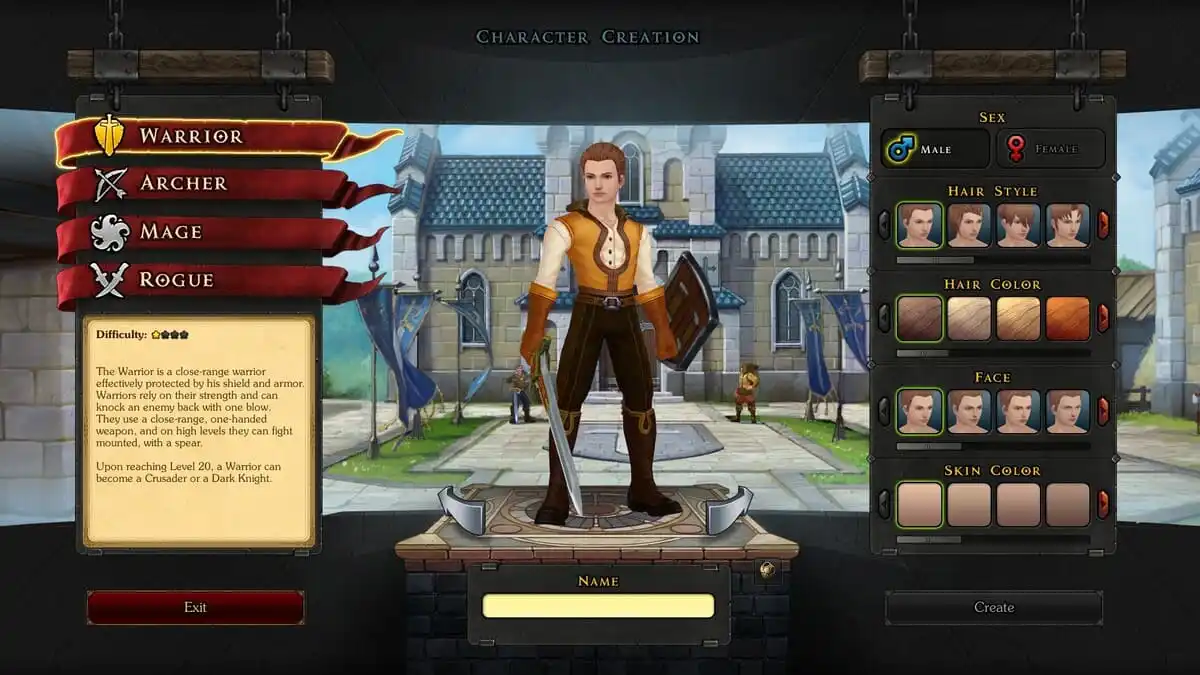This screenshot has height=675, width=1200.
Task: Rotate character with the right pedestal arrow
Action: click(729, 509)
